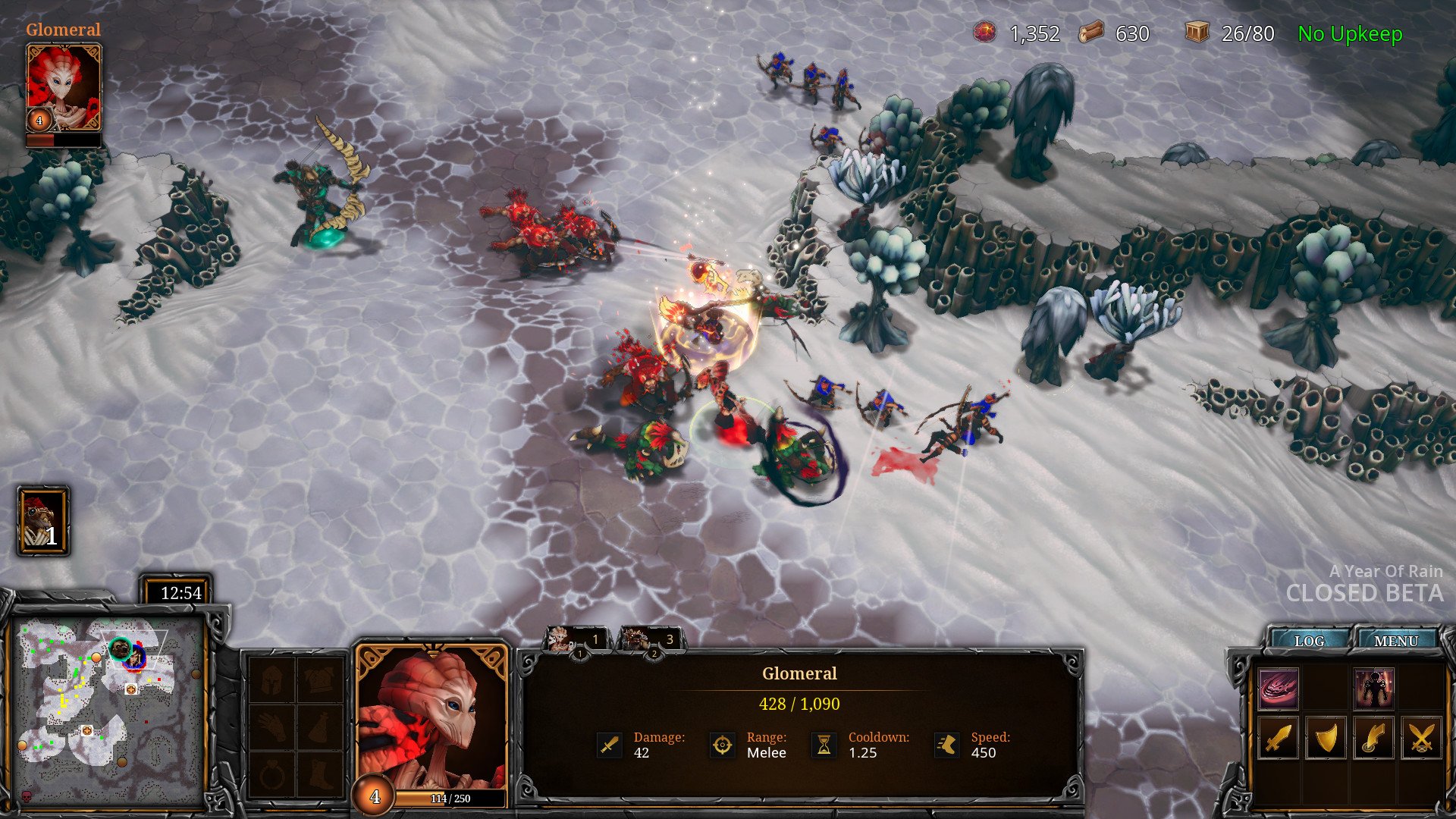Select the golden sword attack command
The image size is (1456, 819).
tap(1278, 737)
